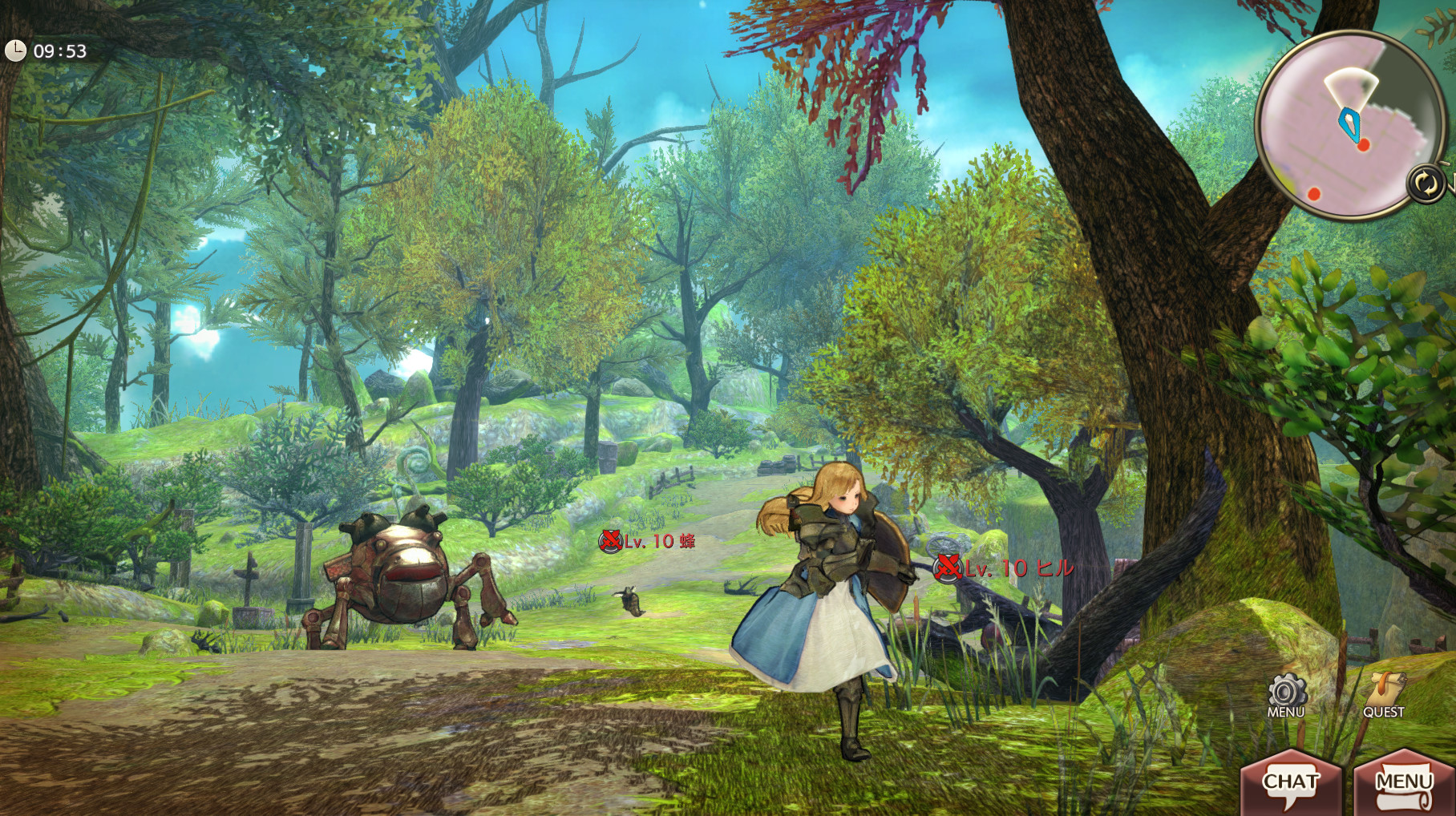Open the red MENU button beside CHAT

(x=1403, y=783)
